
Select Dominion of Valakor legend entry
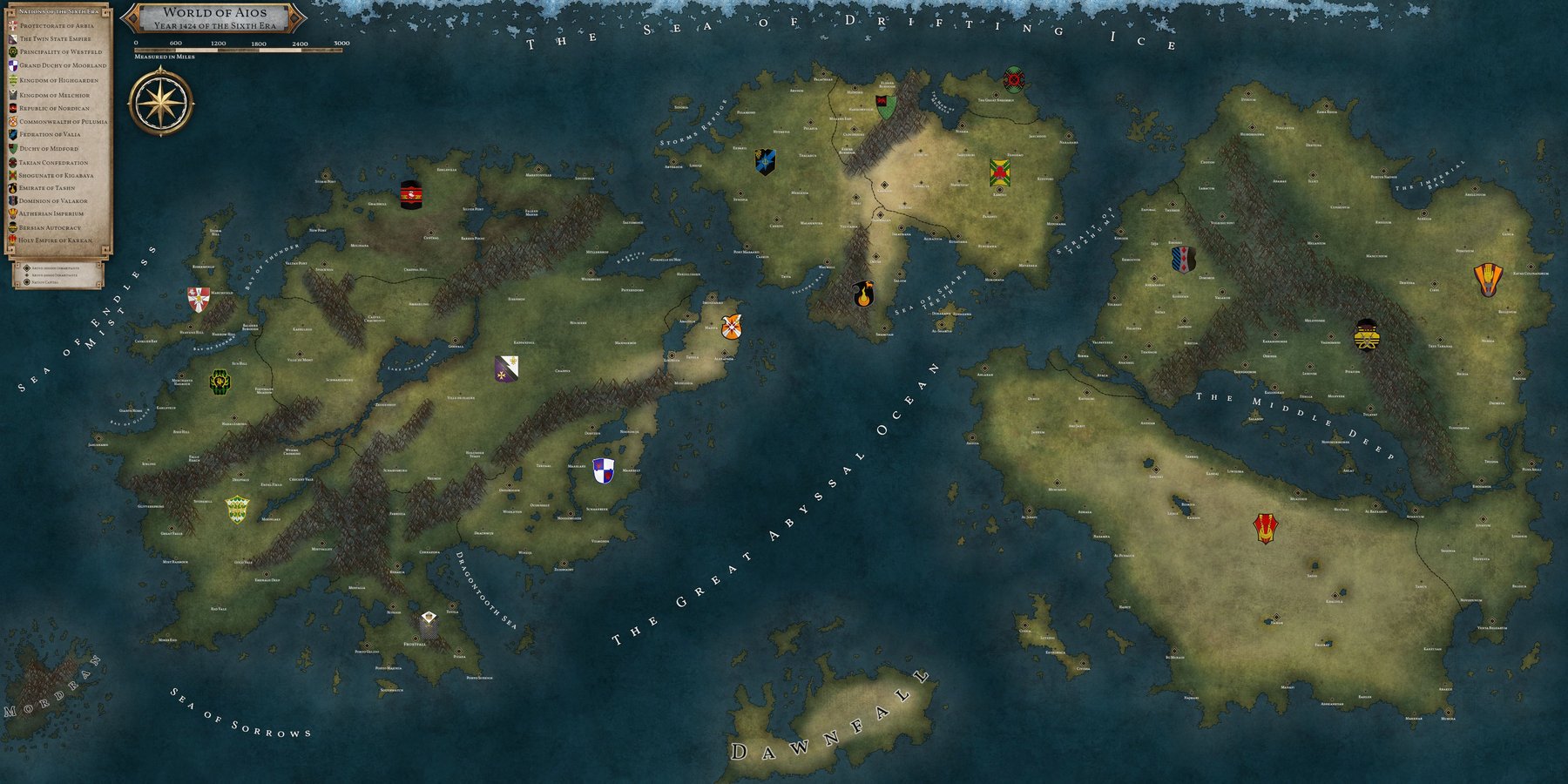click(x=53, y=201)
